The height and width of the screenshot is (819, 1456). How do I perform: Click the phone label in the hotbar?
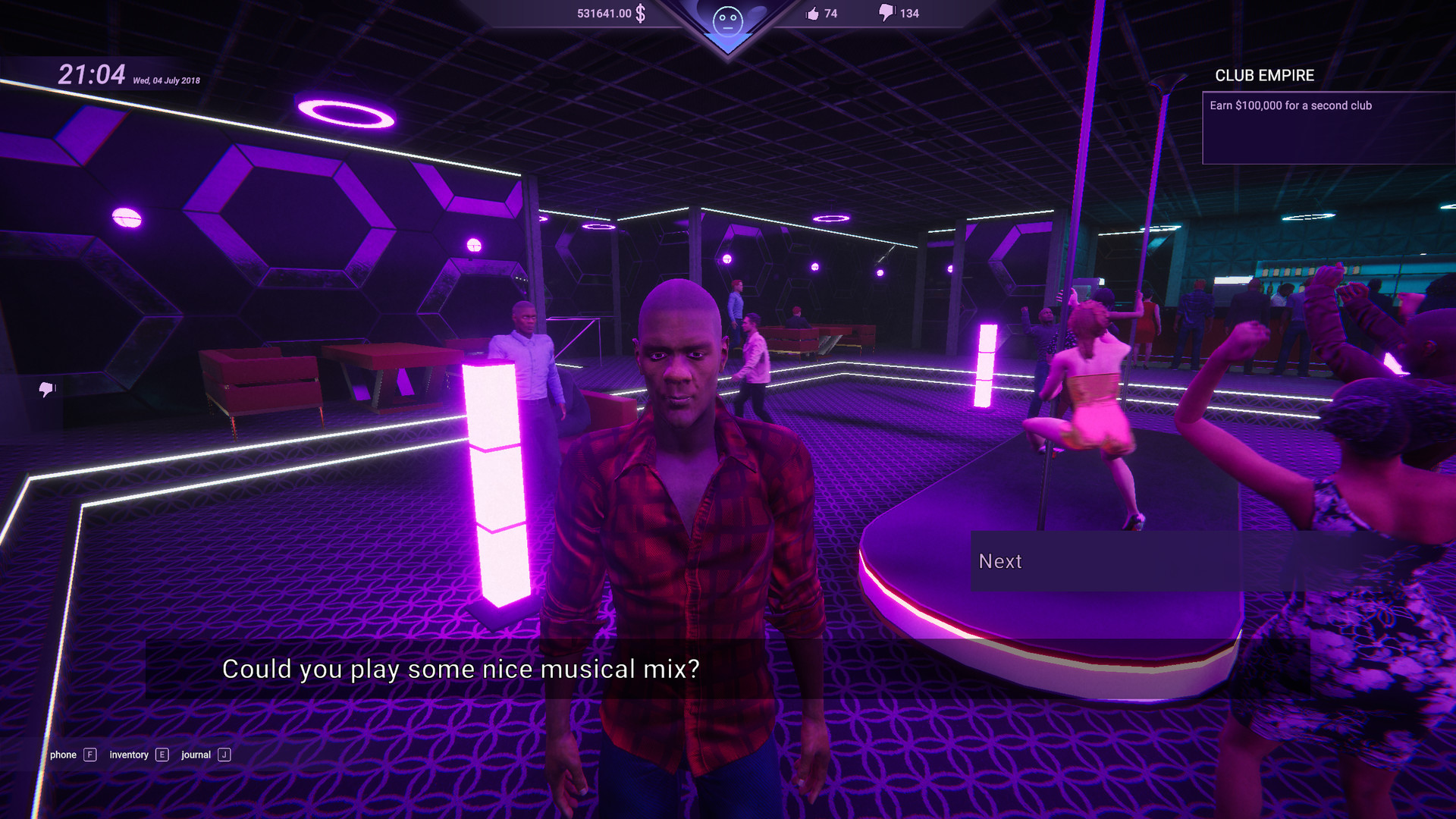click(62, 755)
